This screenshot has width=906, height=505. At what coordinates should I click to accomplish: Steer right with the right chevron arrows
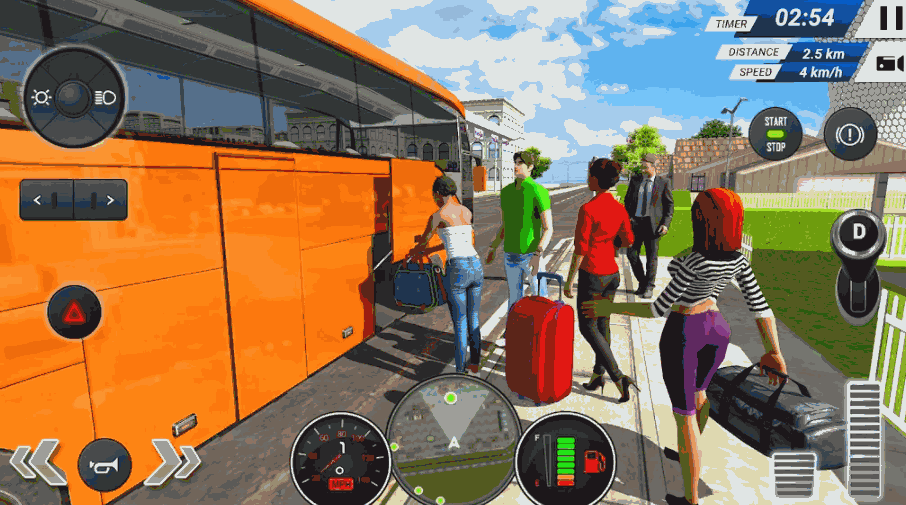pos(172,461)
